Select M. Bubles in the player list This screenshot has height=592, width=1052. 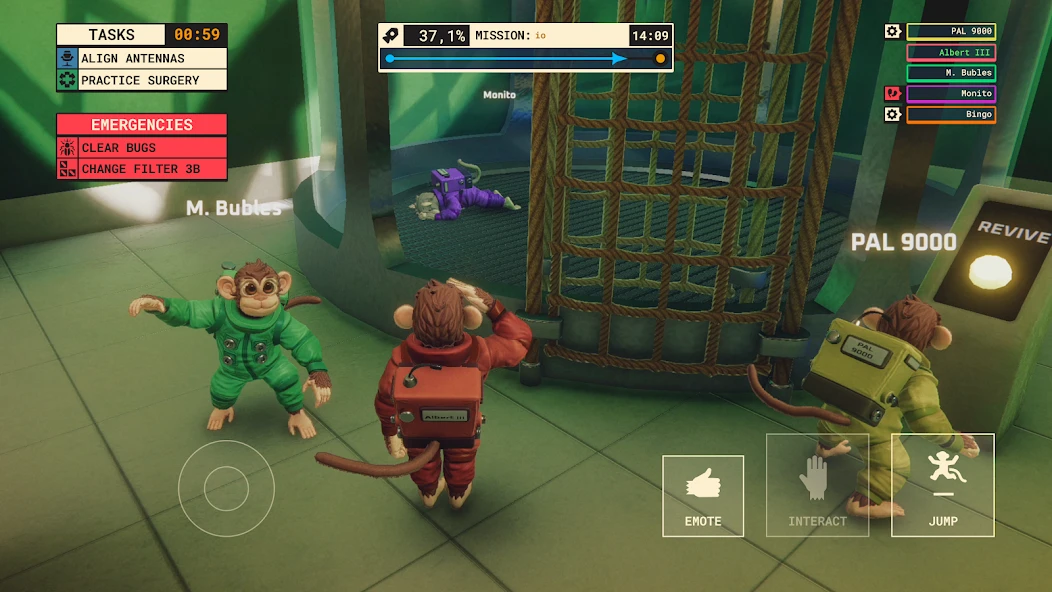[x=951, y=73]
